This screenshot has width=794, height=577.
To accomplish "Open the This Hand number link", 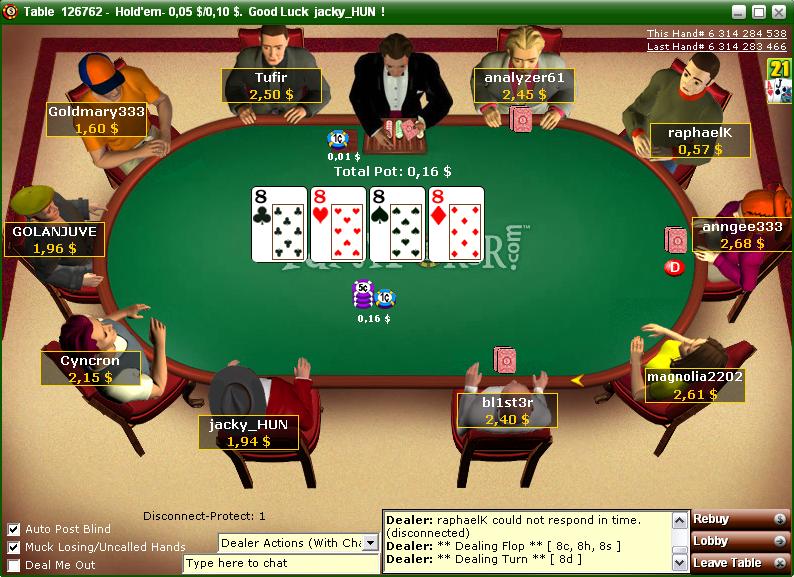I will [716, 34].
